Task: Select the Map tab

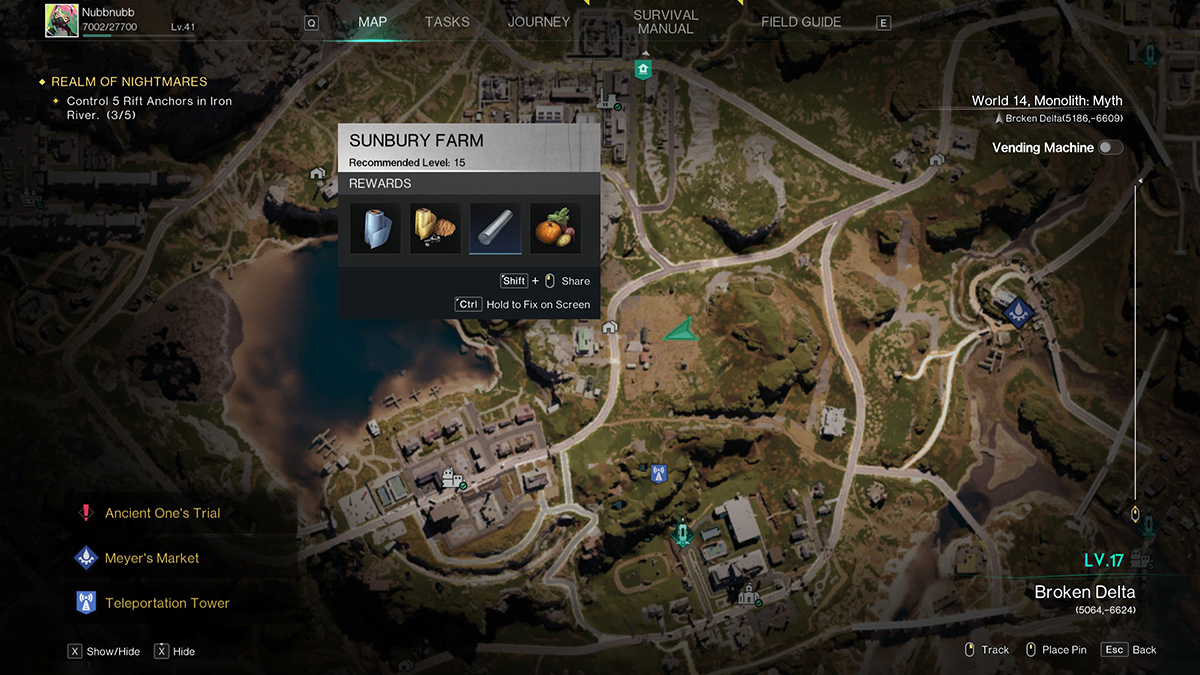Action: click(x=372, y=22)
